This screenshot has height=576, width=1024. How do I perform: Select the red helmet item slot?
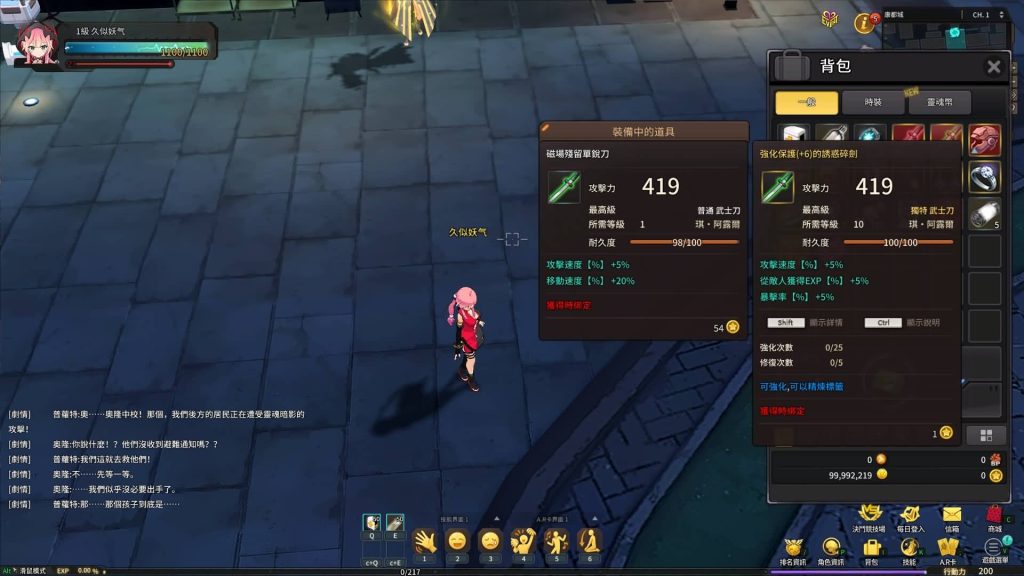(x=985, y=139)
